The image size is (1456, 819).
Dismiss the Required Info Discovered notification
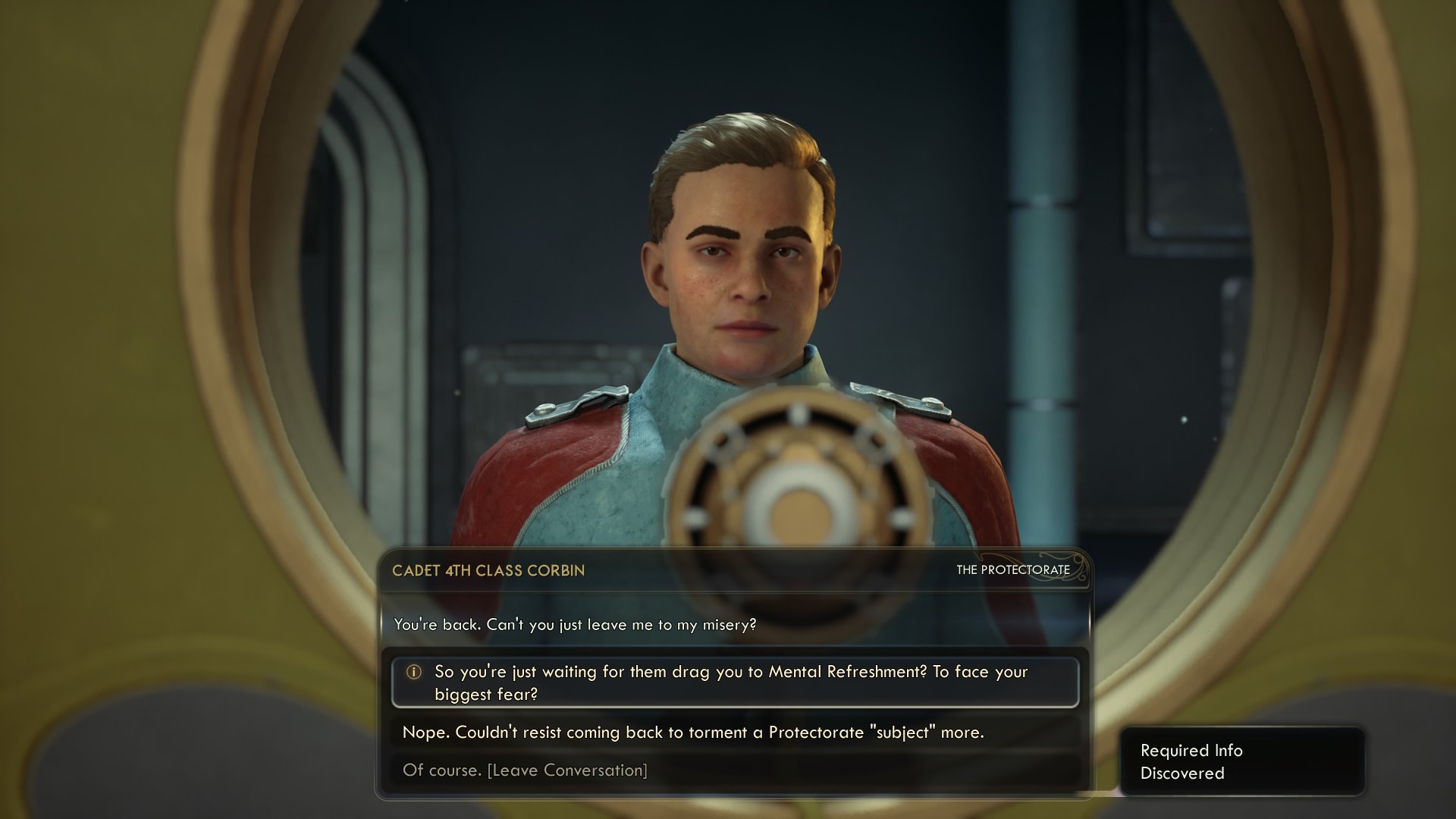click(x=1243, y=761)
